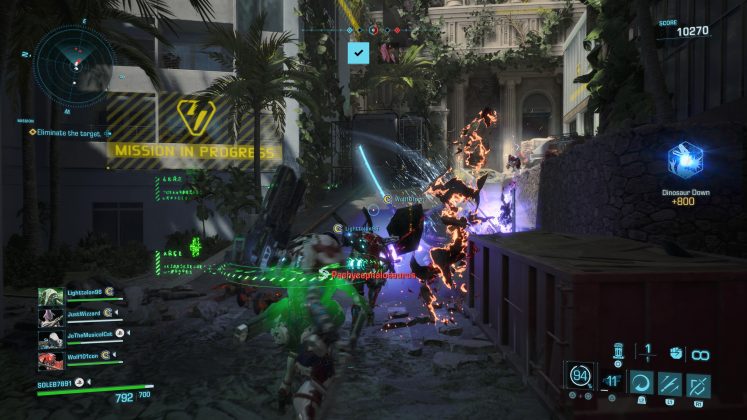The width and height of the screenshot is (747, 420).
Task: Trigger the crossed-lines skill on the far right
Action: coord(699,384)
